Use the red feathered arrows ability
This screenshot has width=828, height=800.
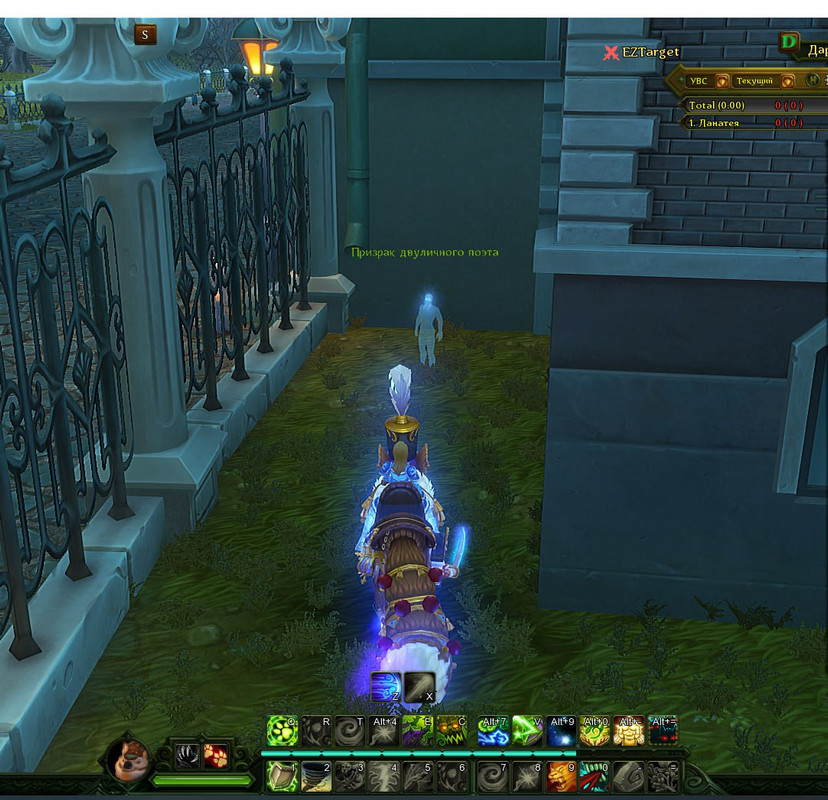[595, 776]
